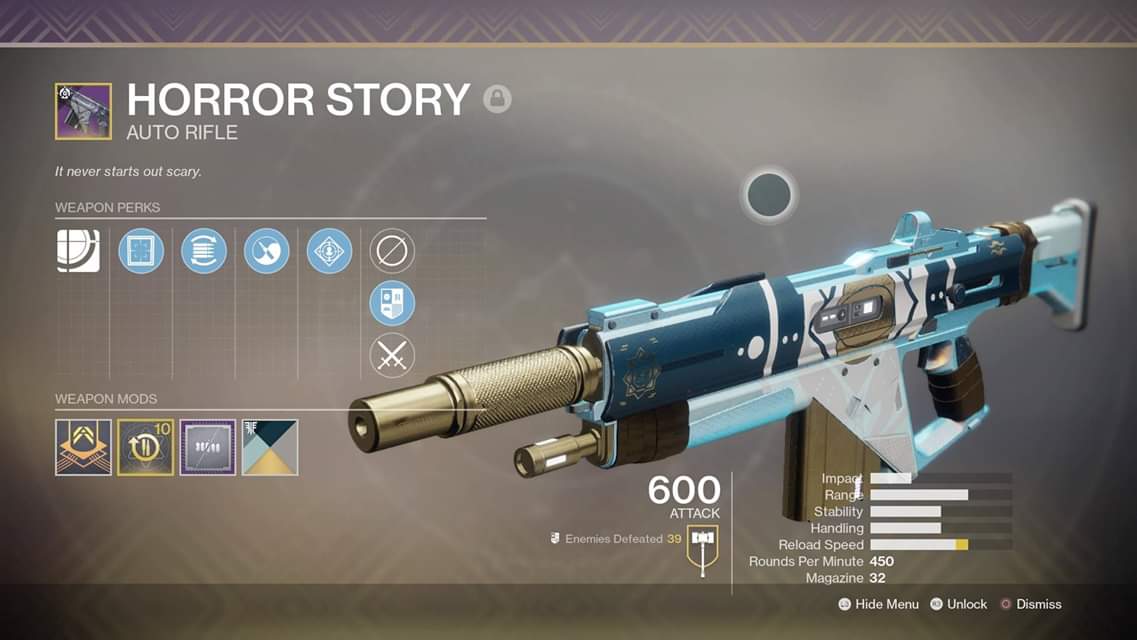Select the stacked rounds magazine perk

204,250
